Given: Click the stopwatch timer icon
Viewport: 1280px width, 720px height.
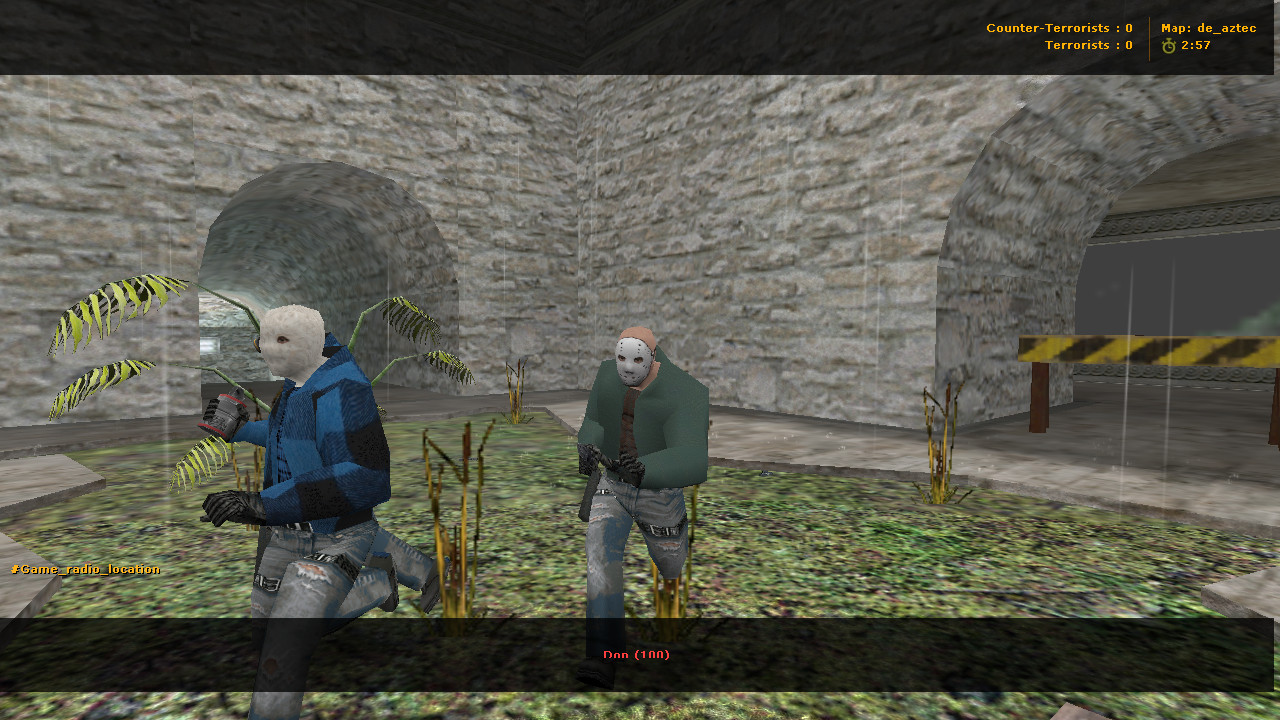Looking at the screenshot, I should coord(1170,44).
